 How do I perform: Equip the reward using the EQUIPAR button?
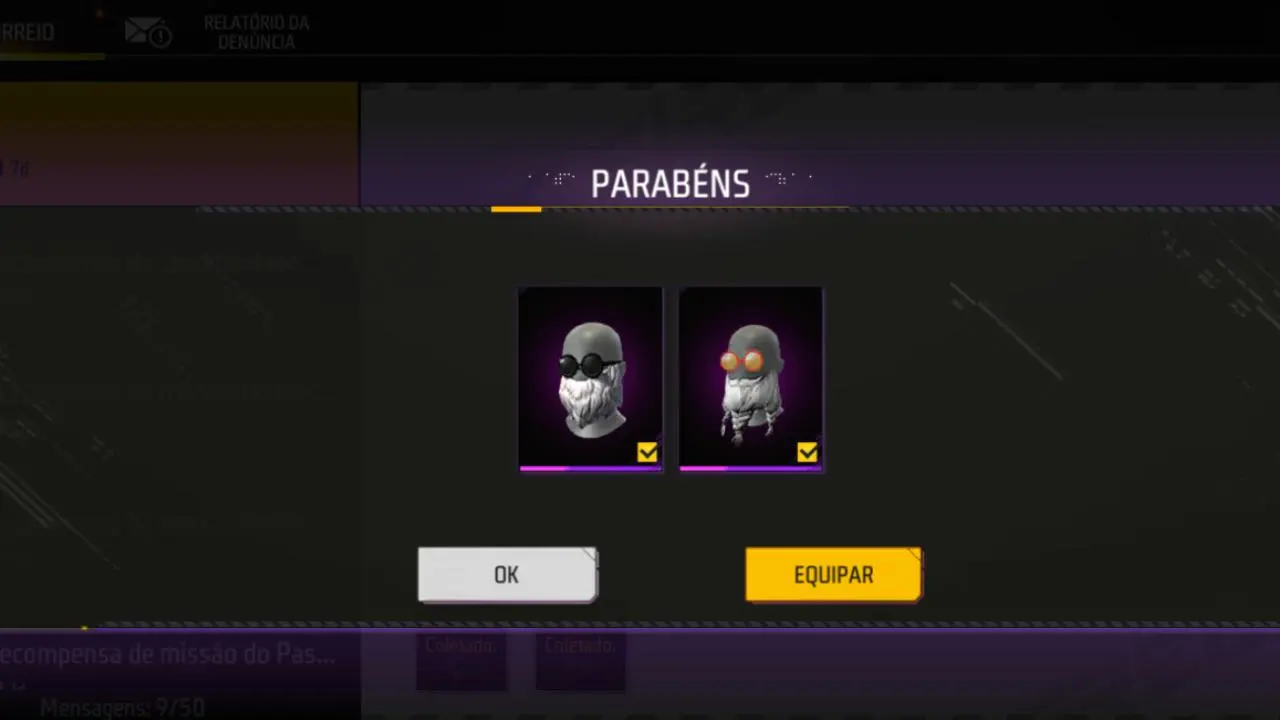[x=833, y=575]
